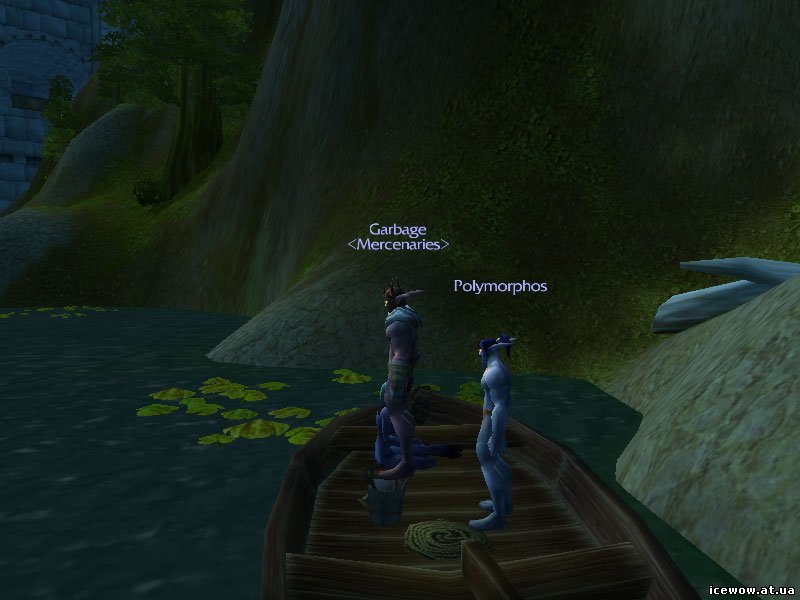Target the Polymorphos name label

click(x=500, y=286)
